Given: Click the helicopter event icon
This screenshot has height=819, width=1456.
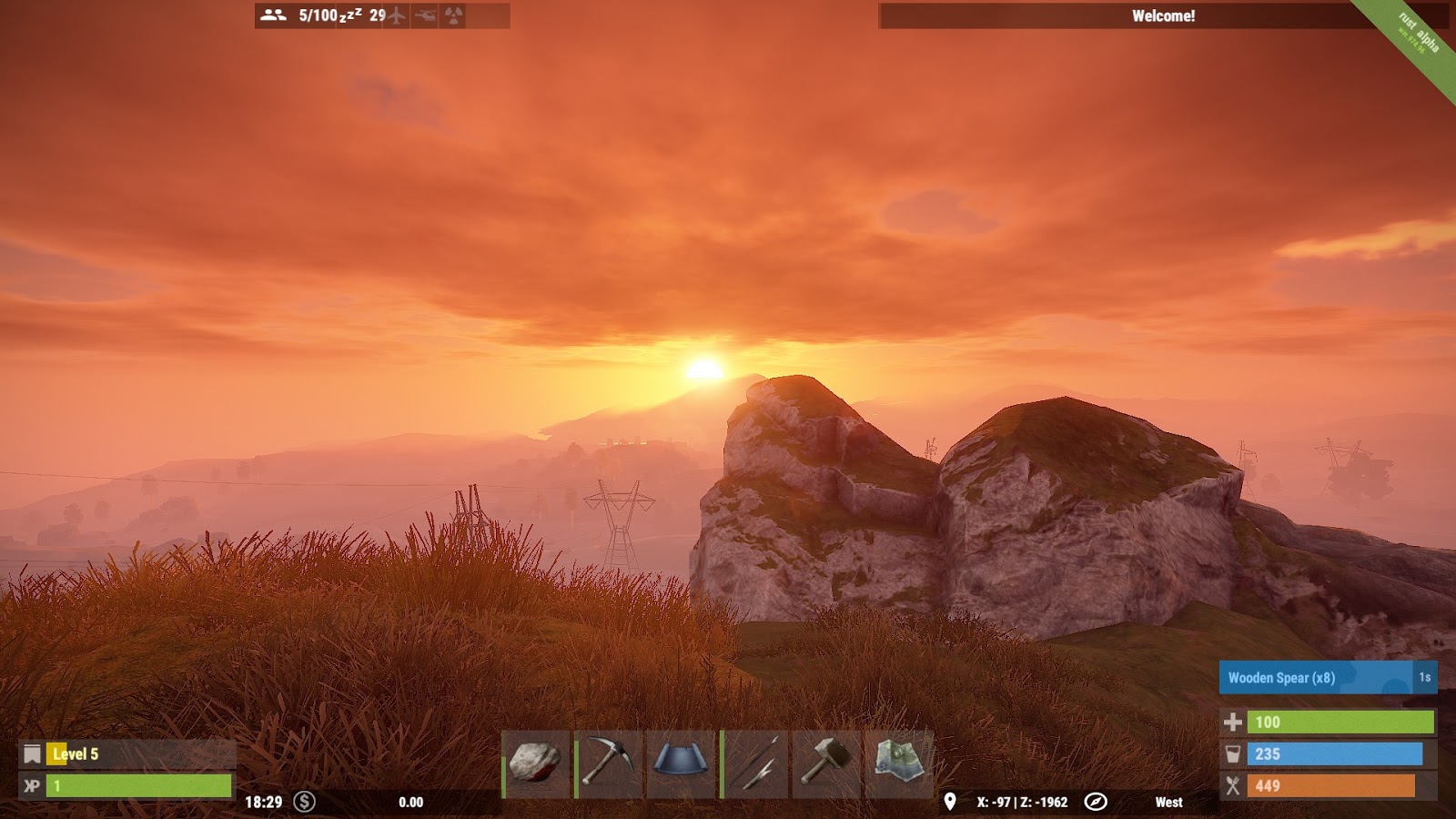Looking at the screenshot, I should 425,15.
